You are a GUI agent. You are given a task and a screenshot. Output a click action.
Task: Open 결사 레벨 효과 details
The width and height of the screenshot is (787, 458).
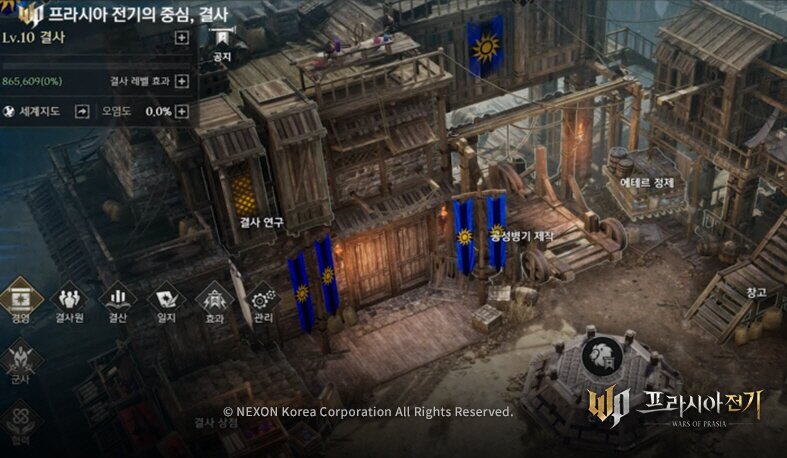pos(181,82)
